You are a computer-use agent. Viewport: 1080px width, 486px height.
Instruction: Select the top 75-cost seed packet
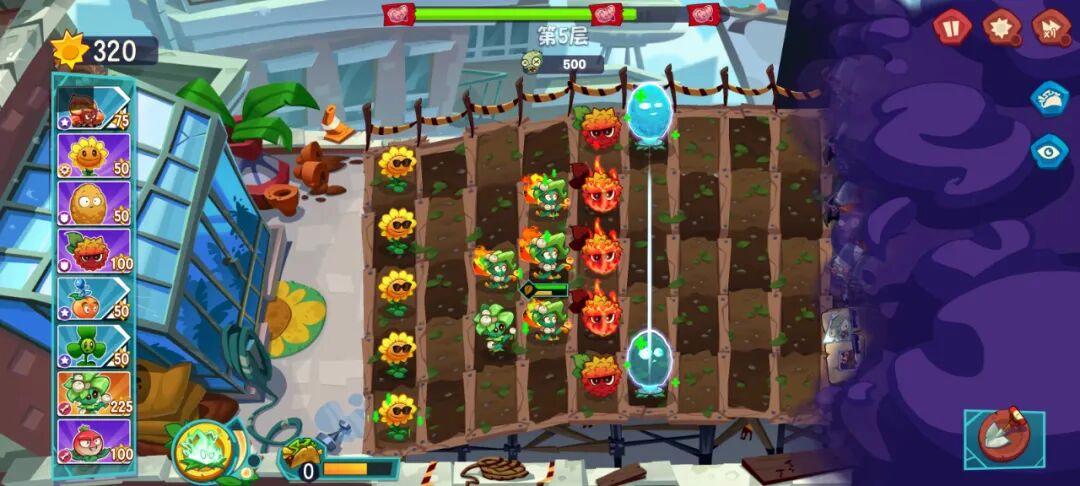[94, 108]
